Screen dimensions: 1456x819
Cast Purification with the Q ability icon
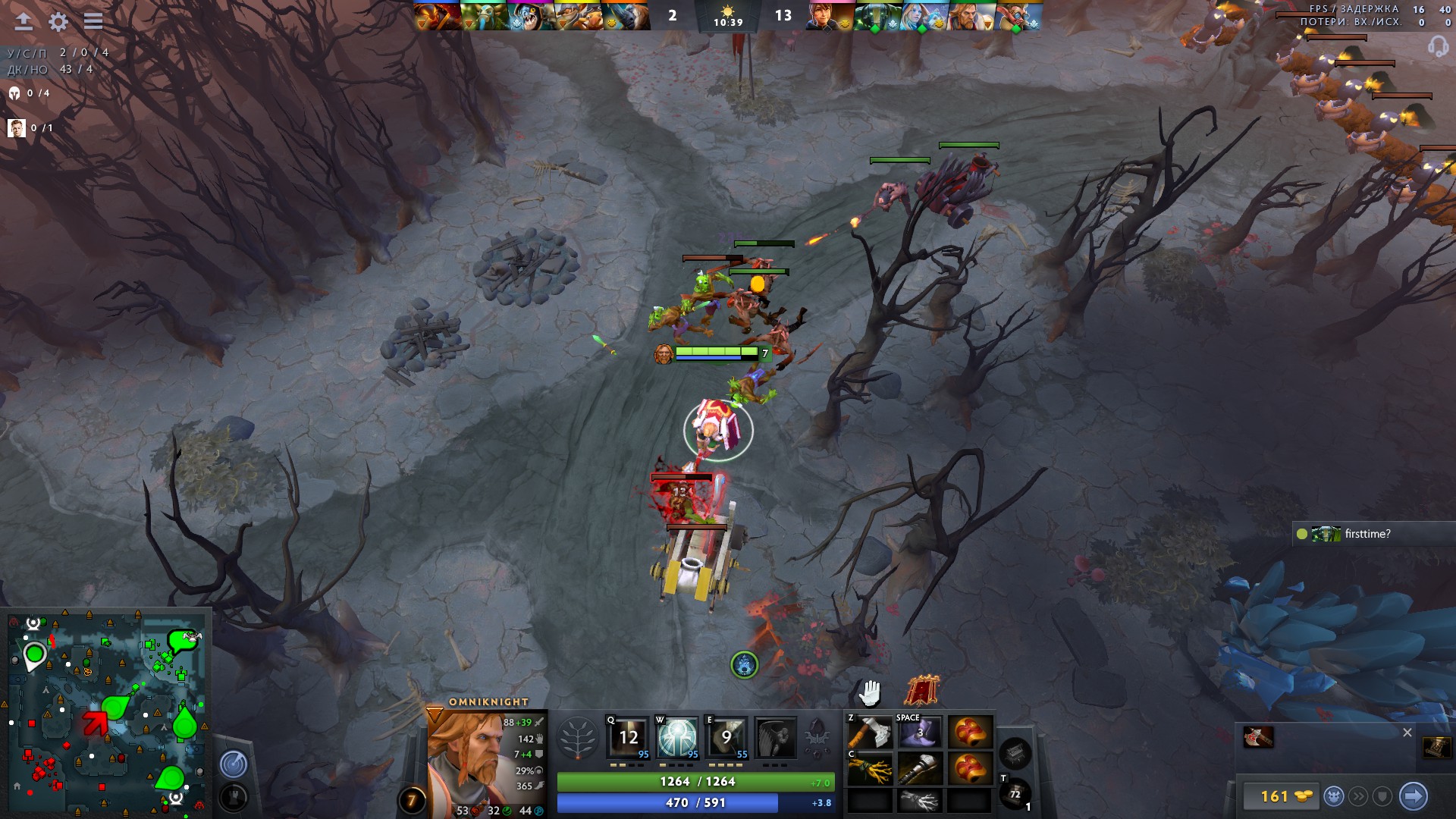tap(628, 738)
